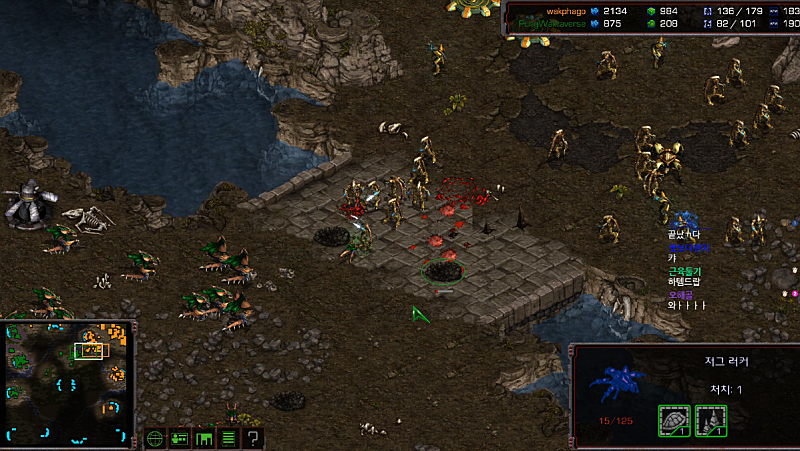Open the ID card icon button
800x451 pixels.
pyautogui.click(x=179, y=438)
